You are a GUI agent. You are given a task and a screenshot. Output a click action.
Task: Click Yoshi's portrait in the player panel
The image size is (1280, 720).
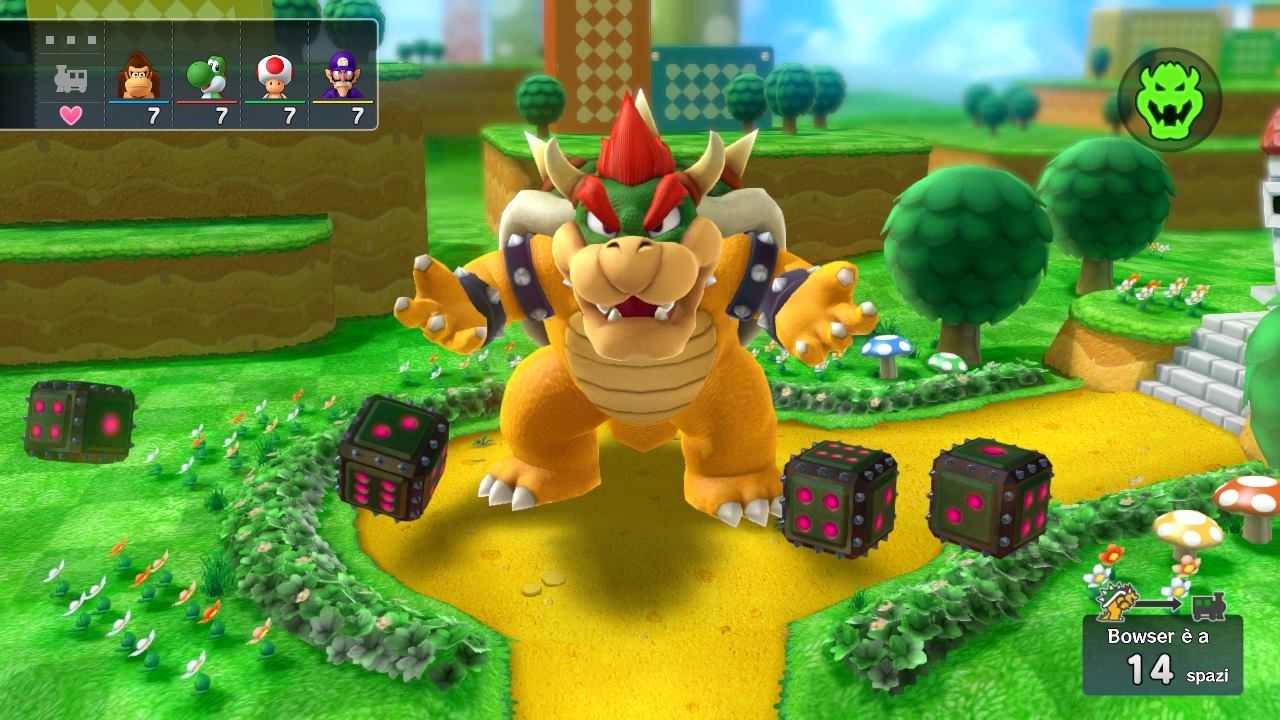207,76
